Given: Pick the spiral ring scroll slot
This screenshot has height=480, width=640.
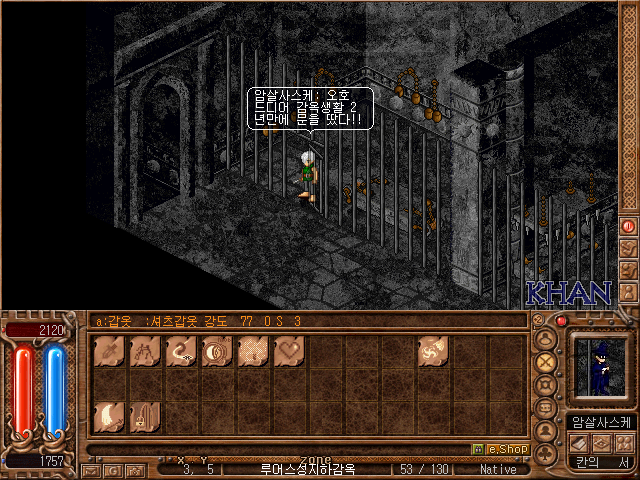Looking at the screenshot, I should pyautogui.click(x=217, y=351).
